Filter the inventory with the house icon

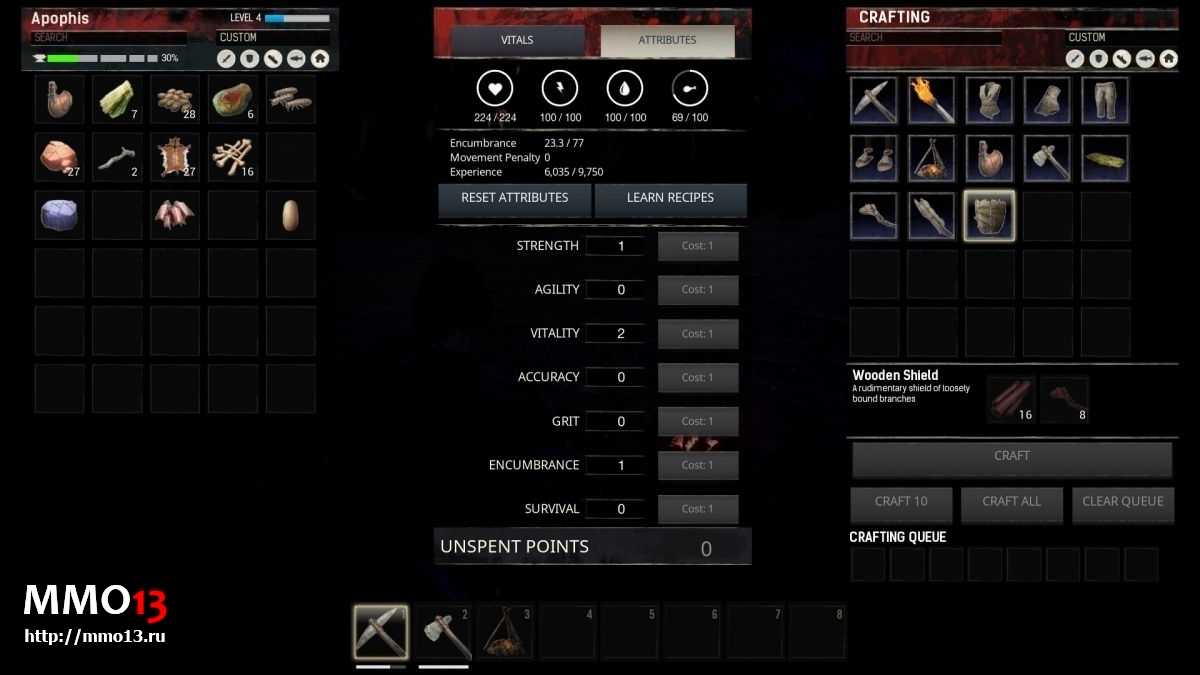coord(320,59)
